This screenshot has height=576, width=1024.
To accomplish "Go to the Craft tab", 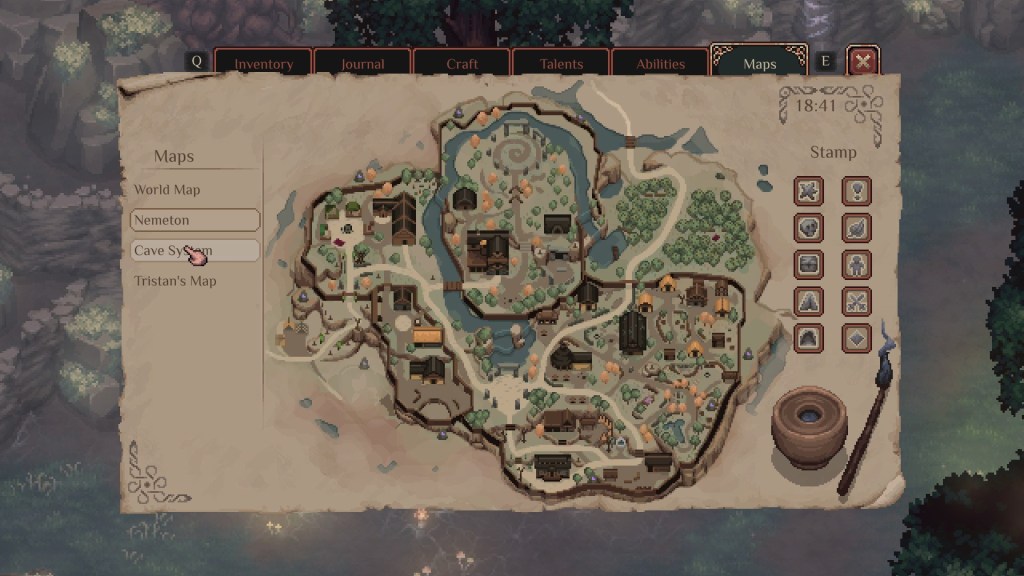I will (x=461, y=63).
